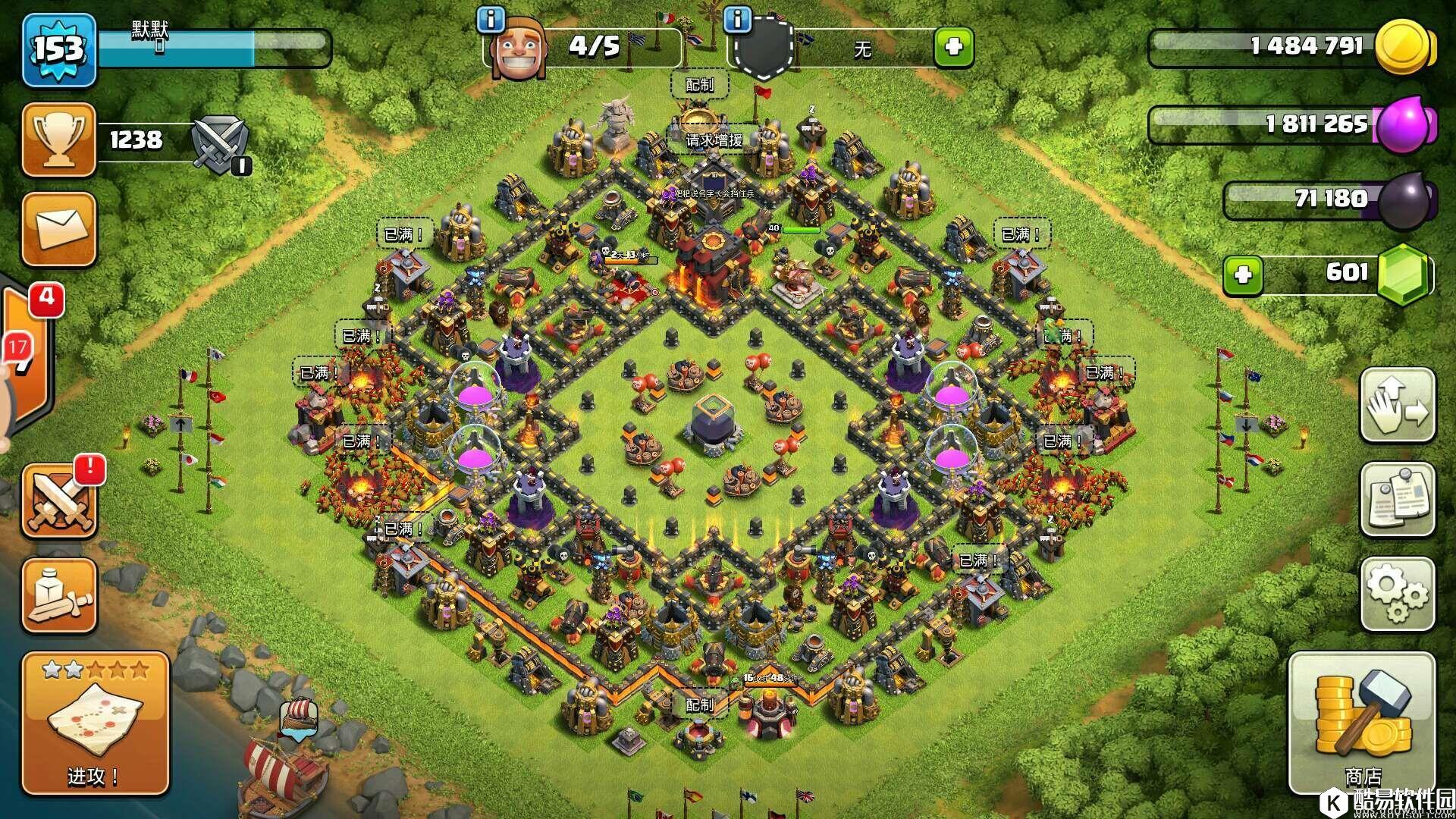Open the mail inbox envelope
Viewport: 1456px width, 819px height.
click(x=59, y=229)
